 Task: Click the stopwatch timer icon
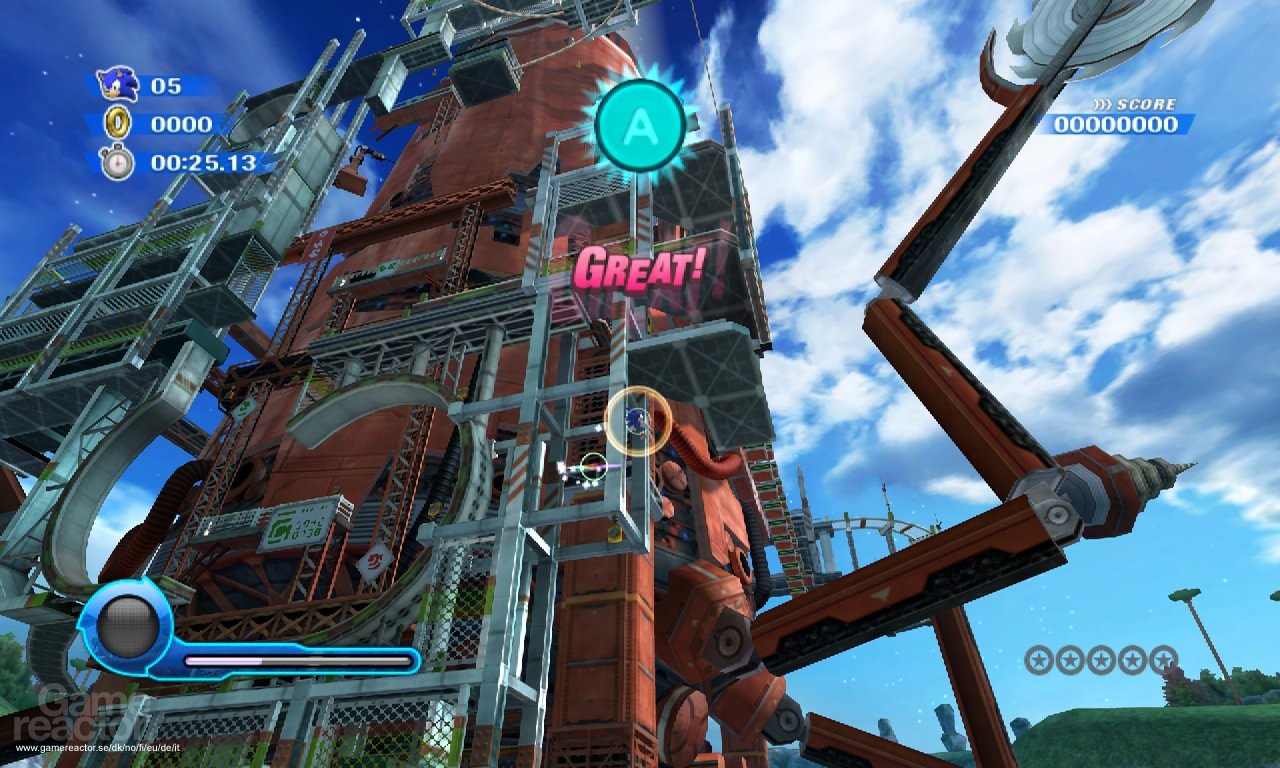117,158
